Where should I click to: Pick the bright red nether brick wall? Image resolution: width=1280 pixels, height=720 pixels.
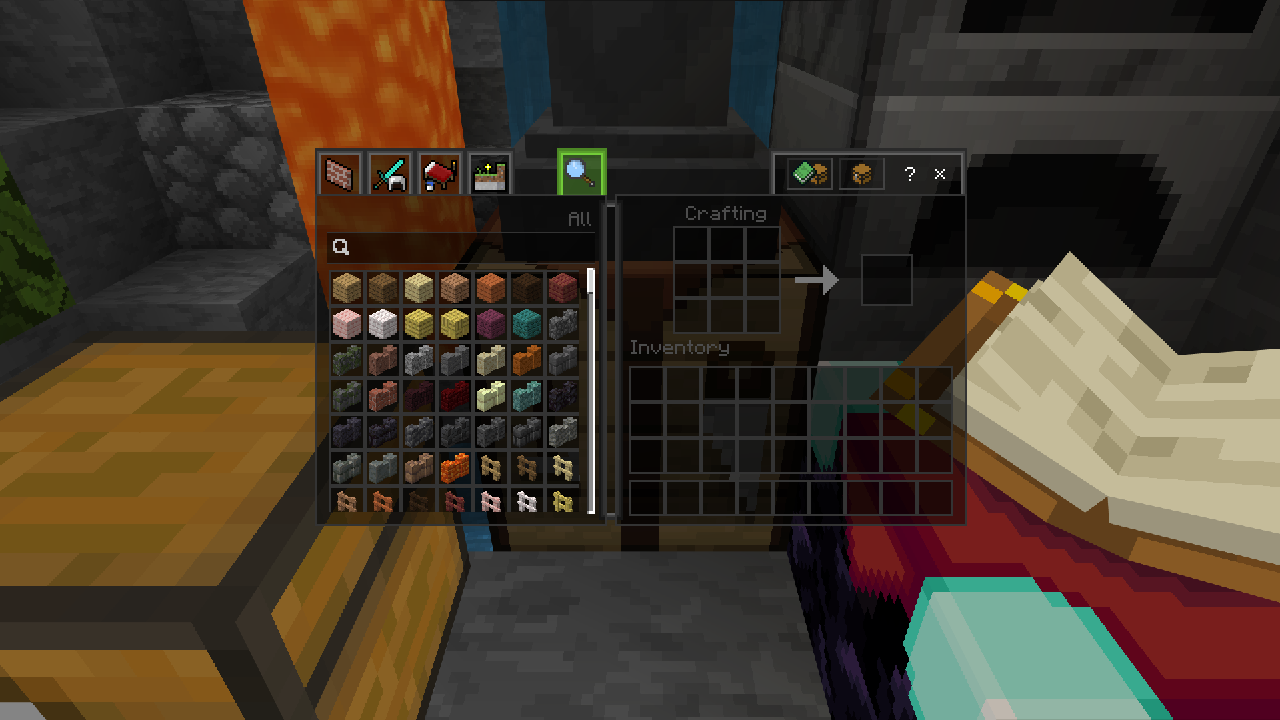(454, 396)
